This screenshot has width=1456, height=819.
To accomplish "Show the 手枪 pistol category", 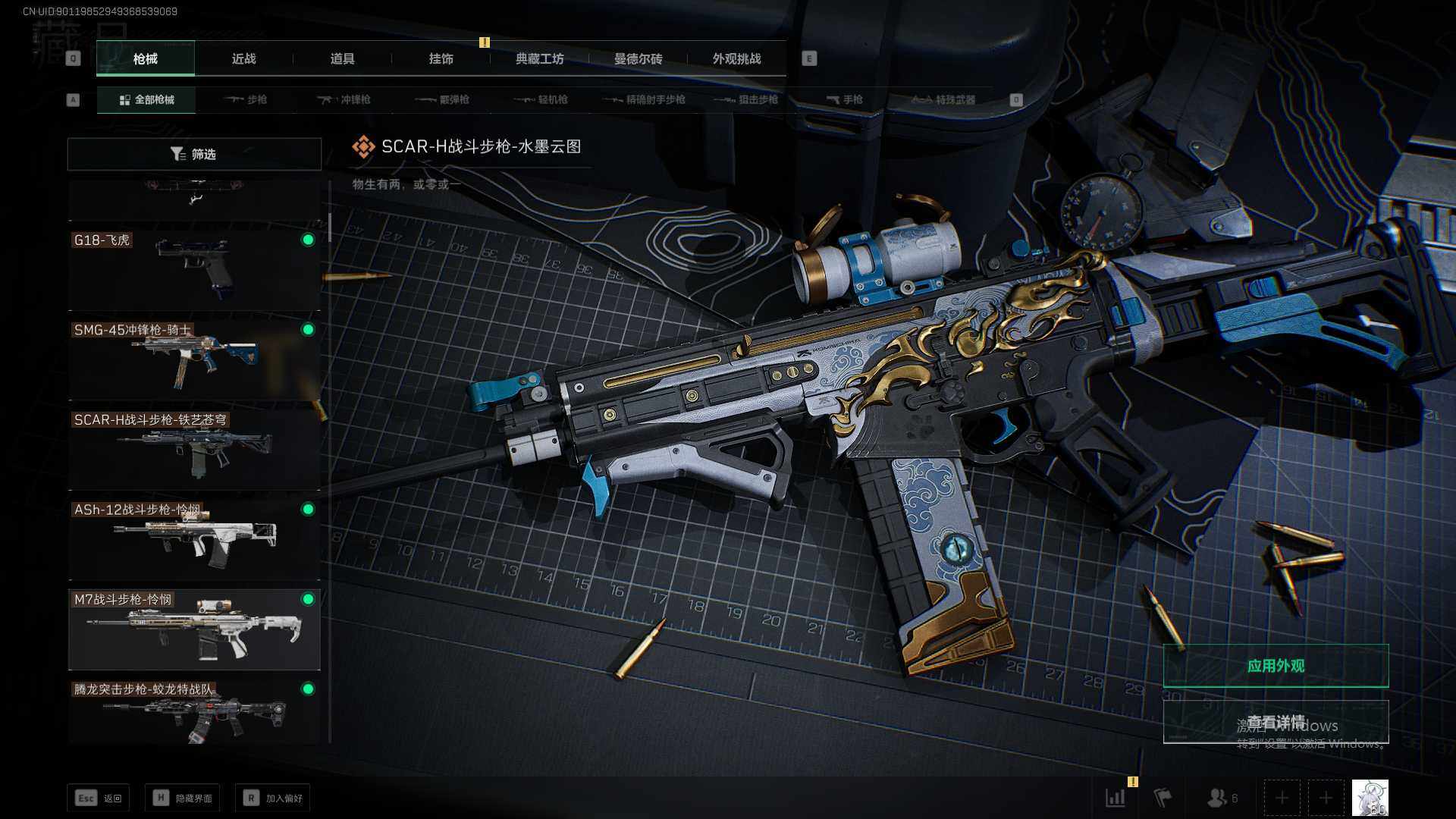I will tap(844, 99).
